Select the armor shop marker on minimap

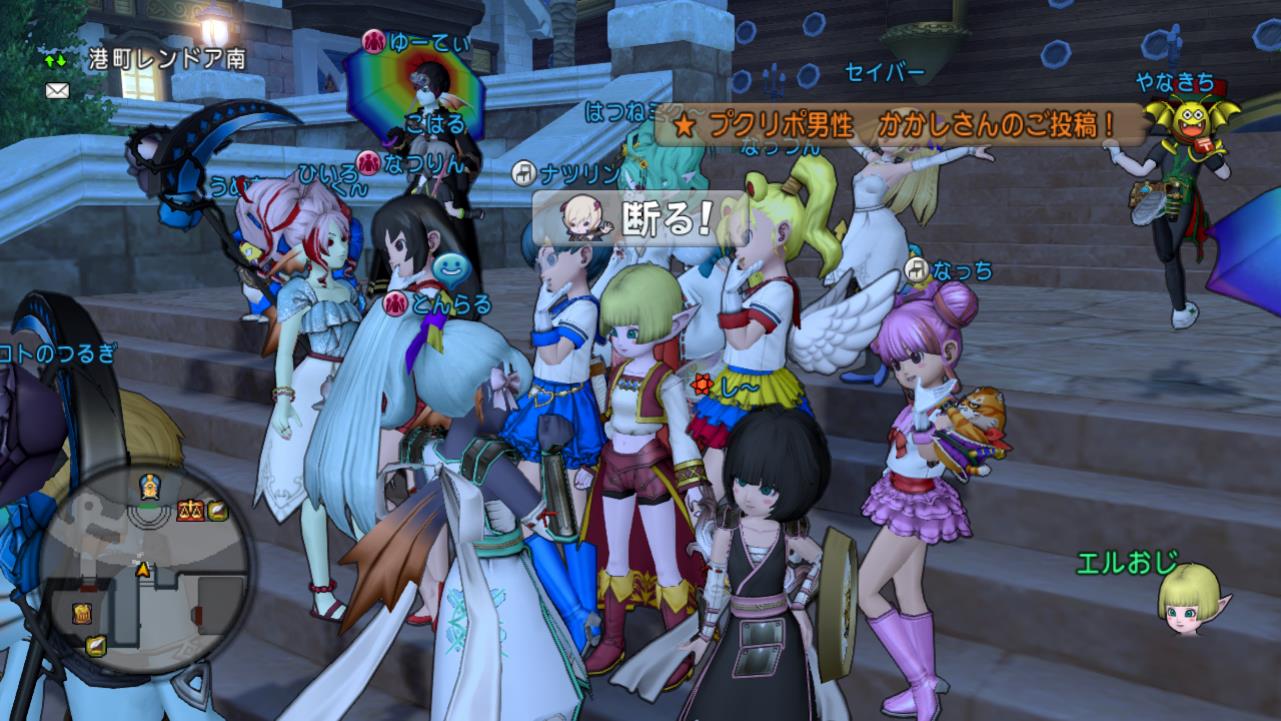(82, 613)
